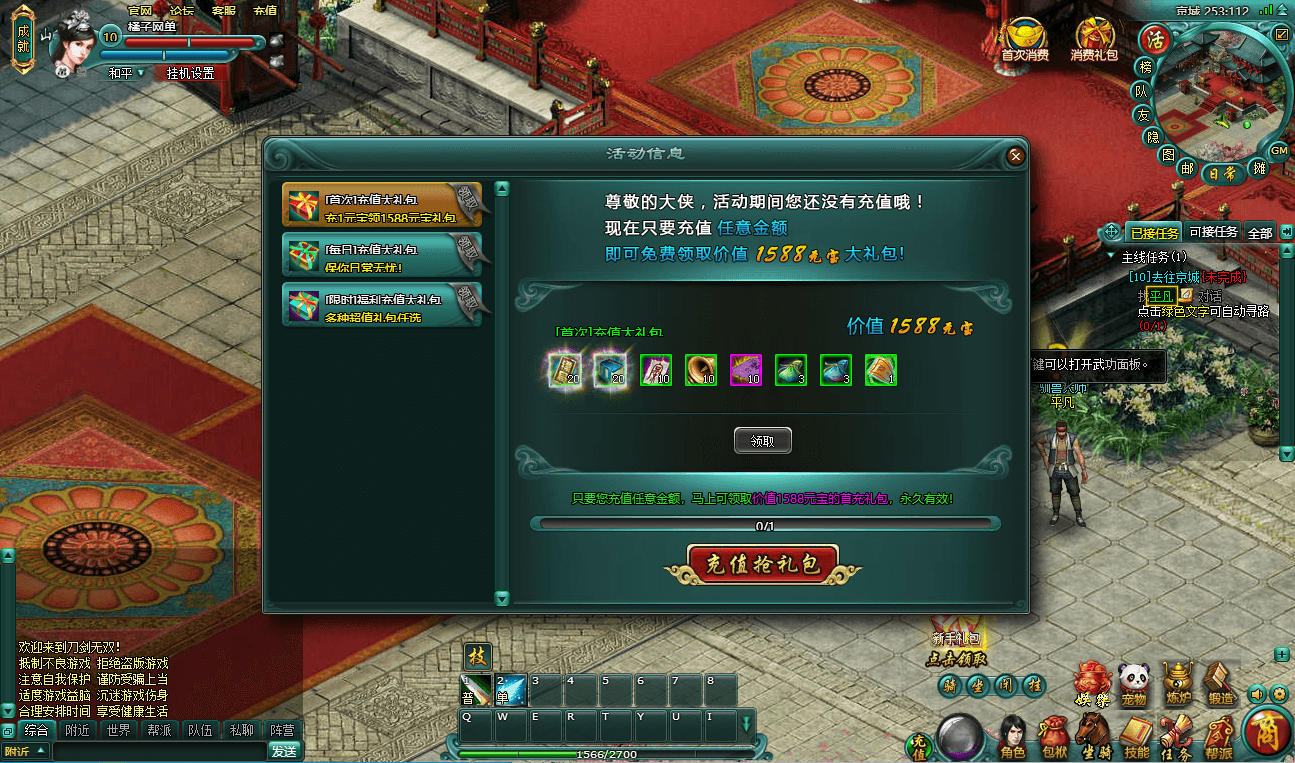1295x763 pixels.
Task: Expand the skill bar with the green arrow
Action: coord(747,721)
